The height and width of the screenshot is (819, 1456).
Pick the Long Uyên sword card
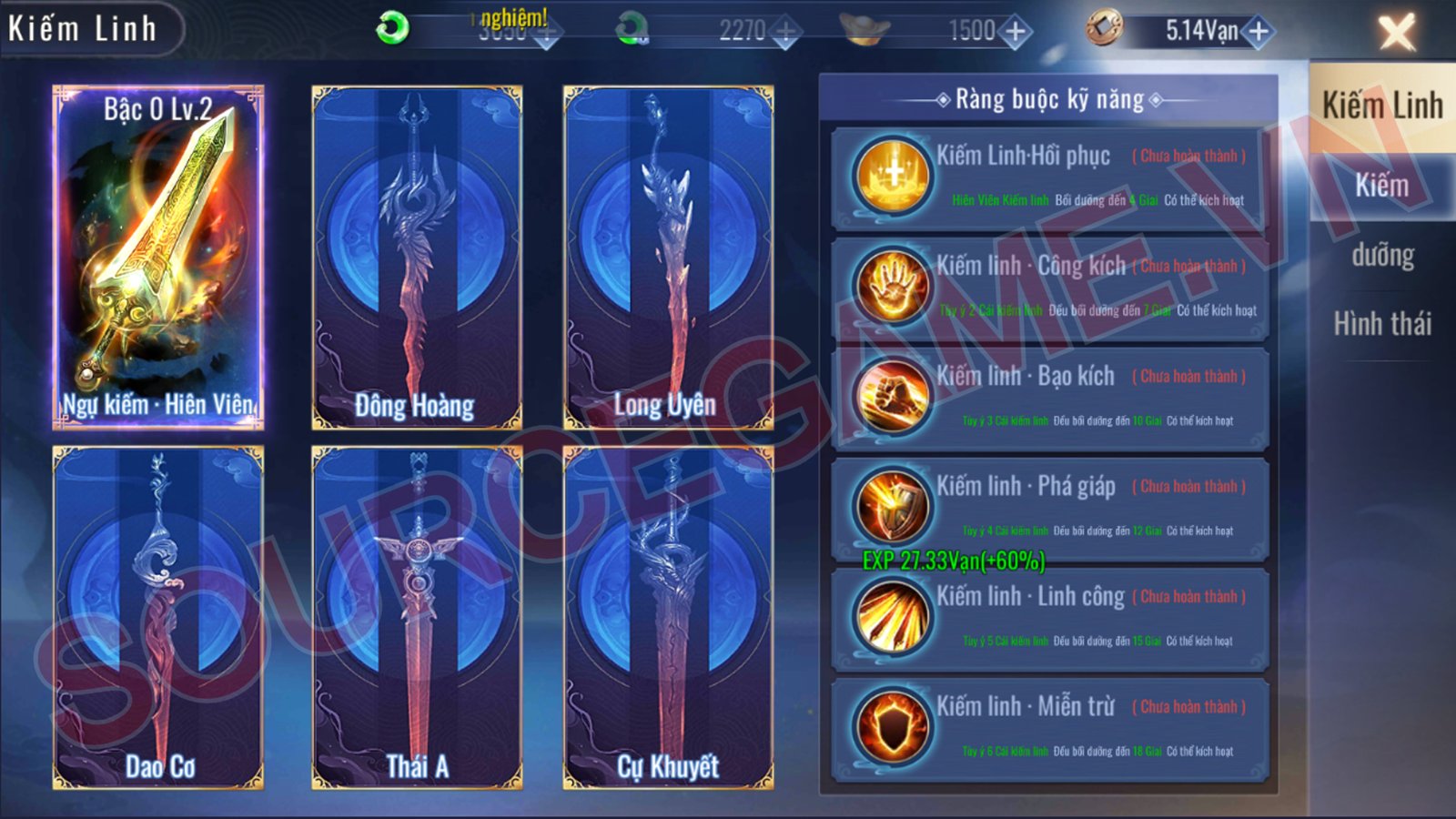coord(668,258)
